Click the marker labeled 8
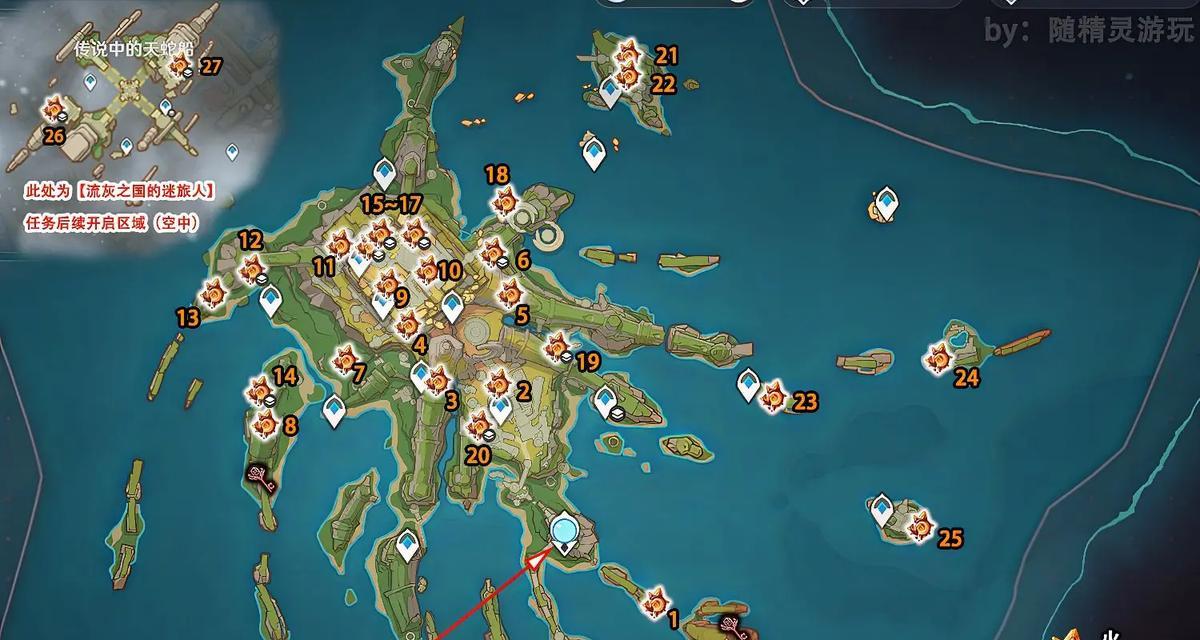 (265, 424)
